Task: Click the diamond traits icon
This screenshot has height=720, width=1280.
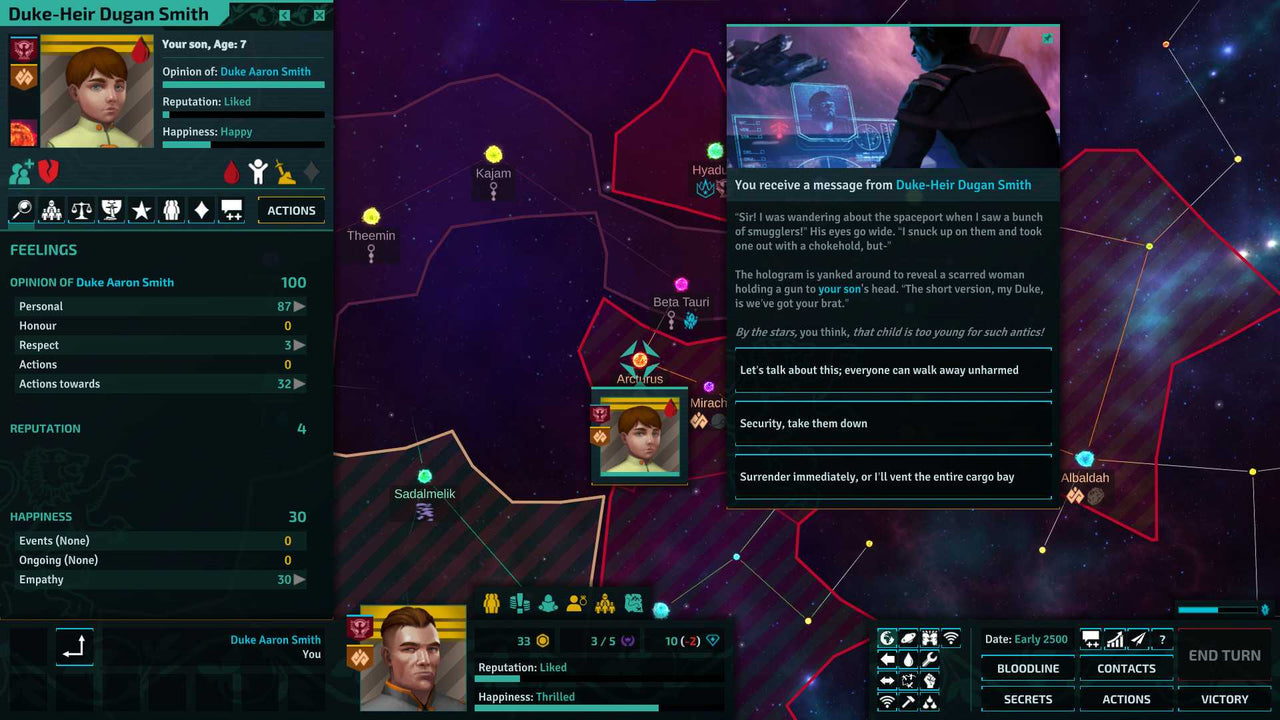Action: point(200,210)
